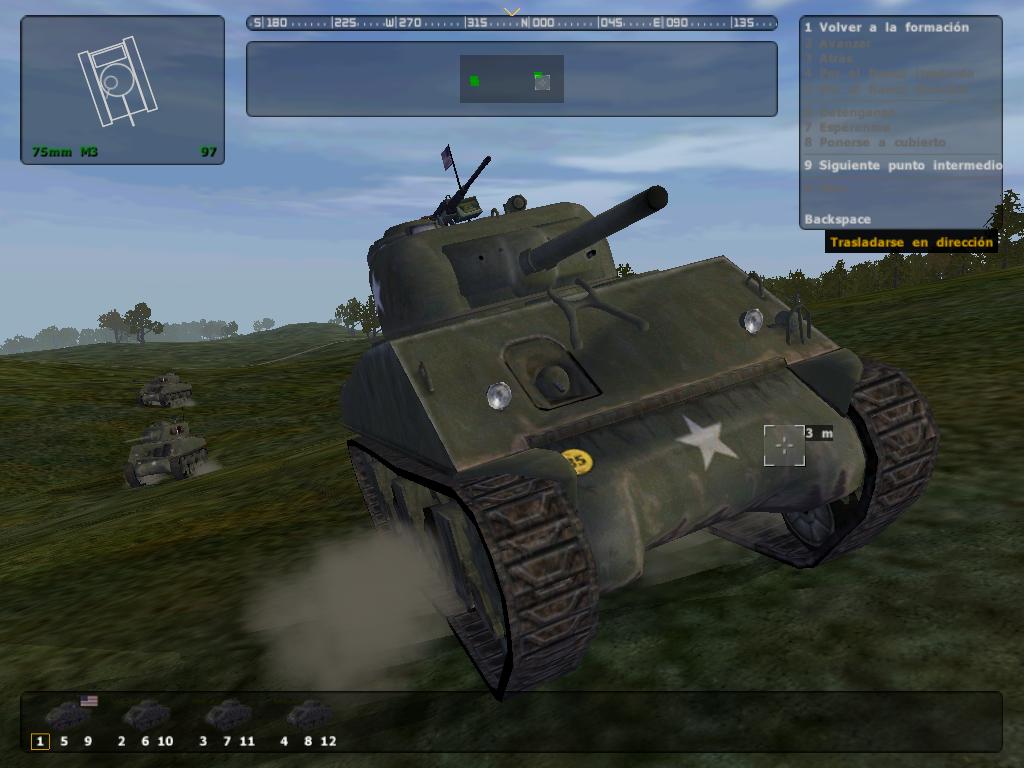Click the tank status diagram panel

(122, 89)
